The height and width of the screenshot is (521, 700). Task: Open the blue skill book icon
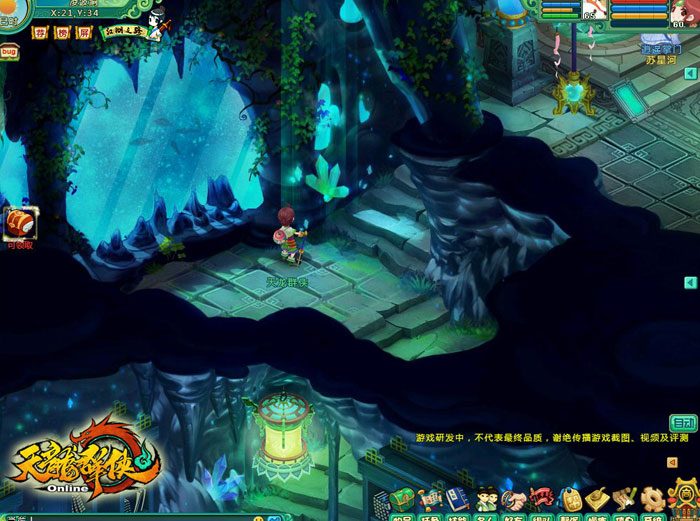(458, 498)
